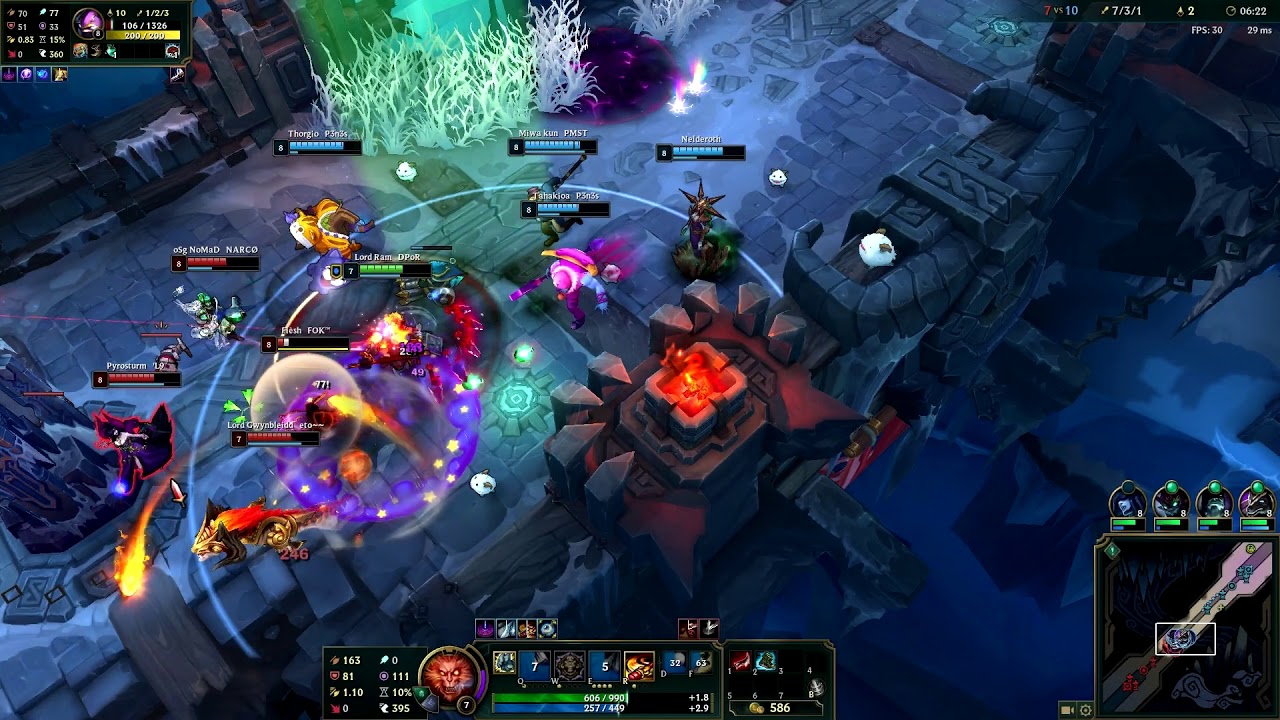This screenshot has height=720, width=1280.
Task: Cast the R ultimate ability
Action: [x=639, y=665]
